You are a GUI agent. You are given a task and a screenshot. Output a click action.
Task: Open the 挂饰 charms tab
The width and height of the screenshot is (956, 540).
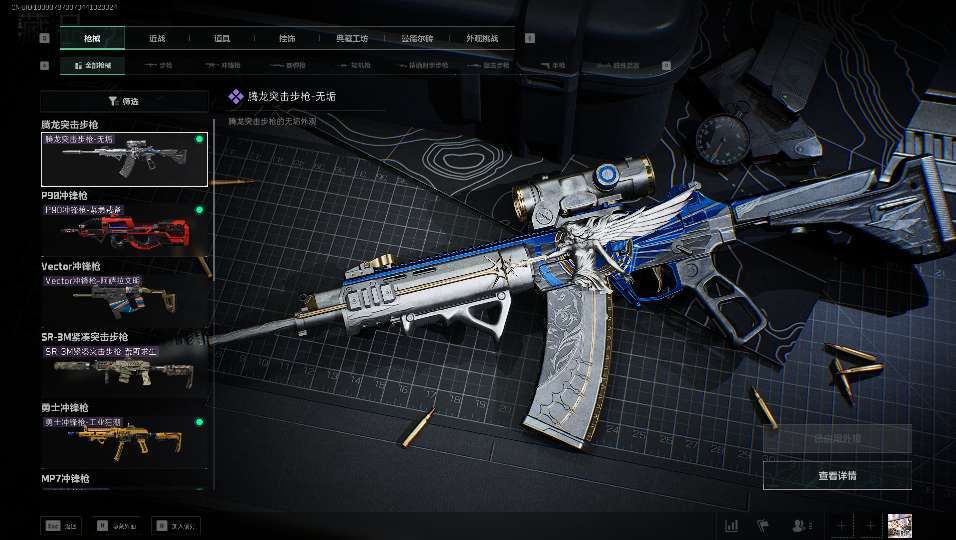(287, 39)
